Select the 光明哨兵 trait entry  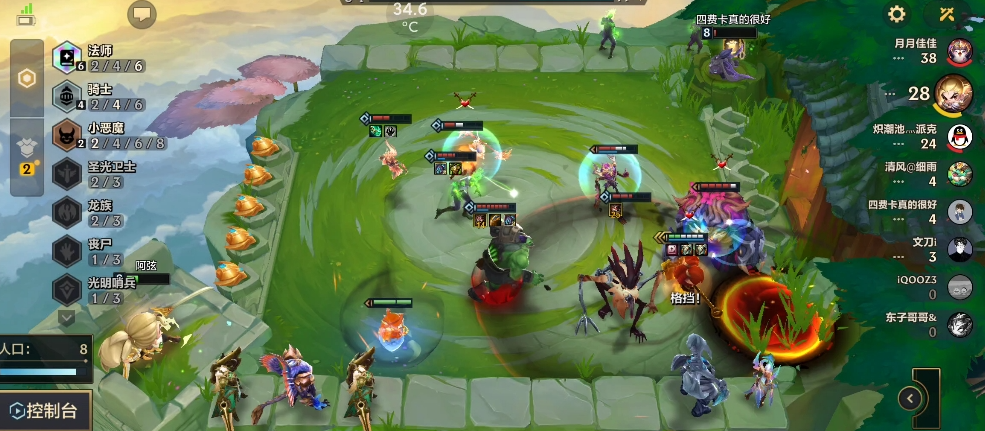click(x=99, y=289)
